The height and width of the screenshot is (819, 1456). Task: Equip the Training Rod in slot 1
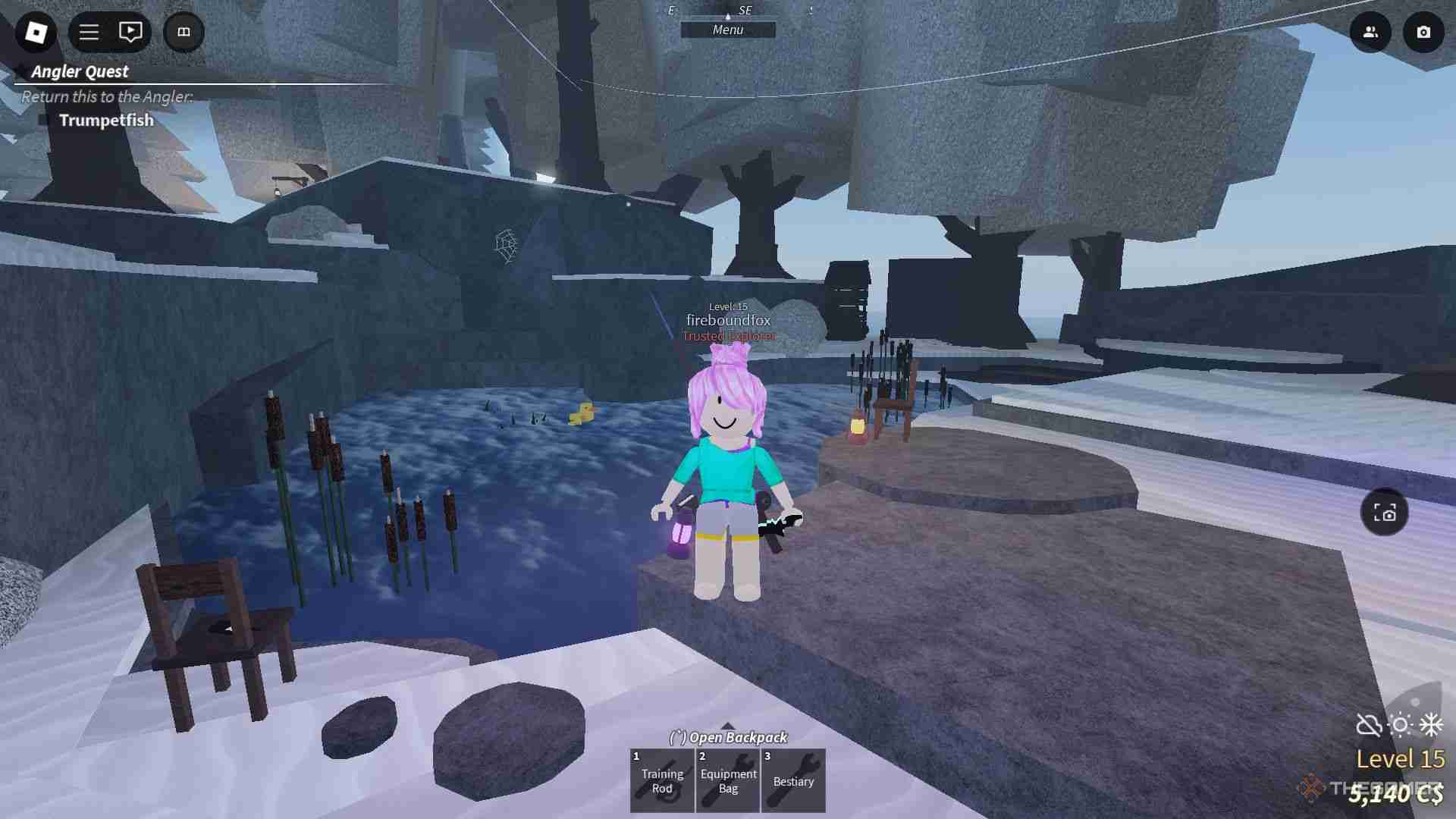tap(661, 780)
